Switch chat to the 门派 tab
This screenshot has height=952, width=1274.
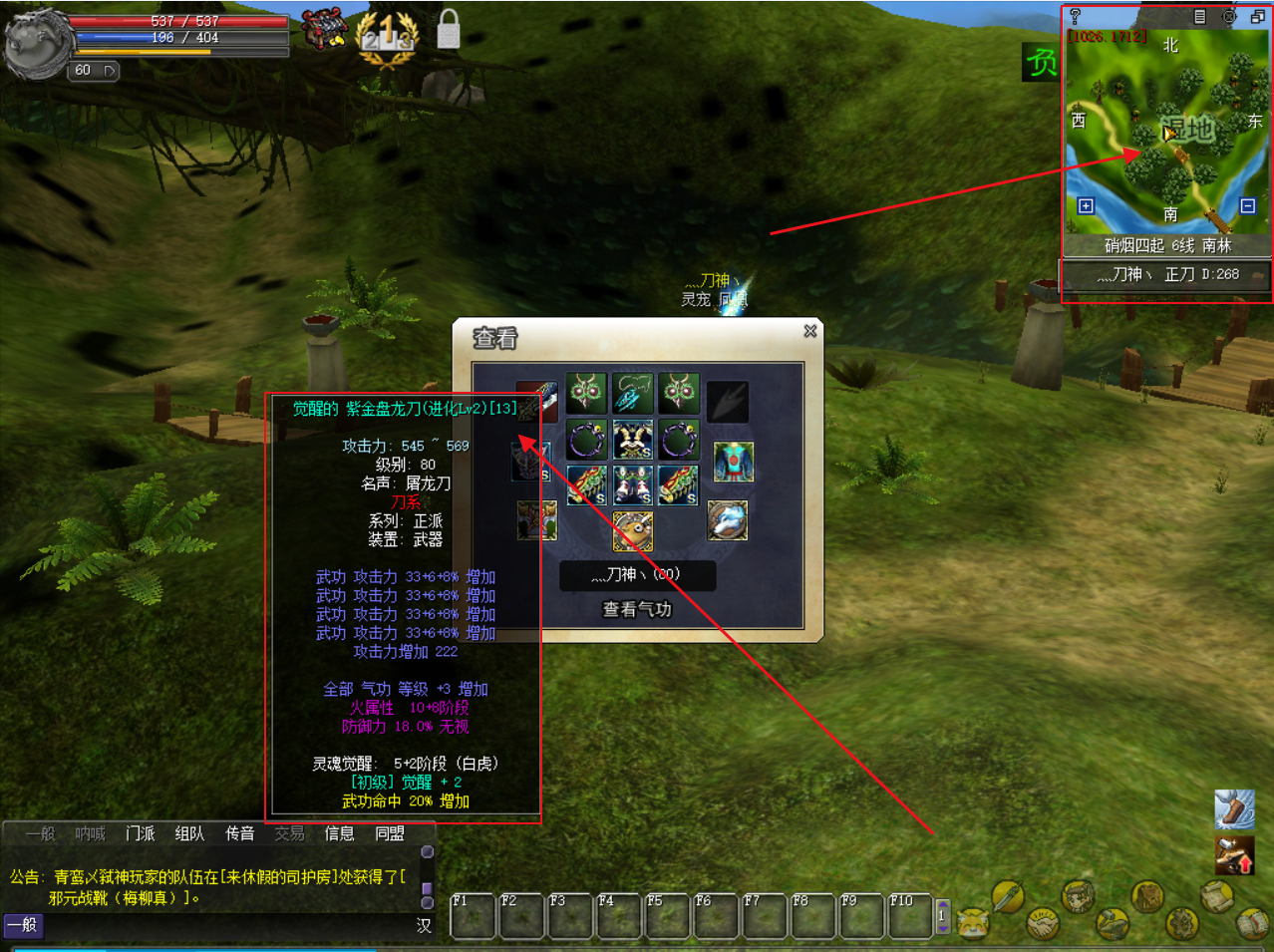141,833
